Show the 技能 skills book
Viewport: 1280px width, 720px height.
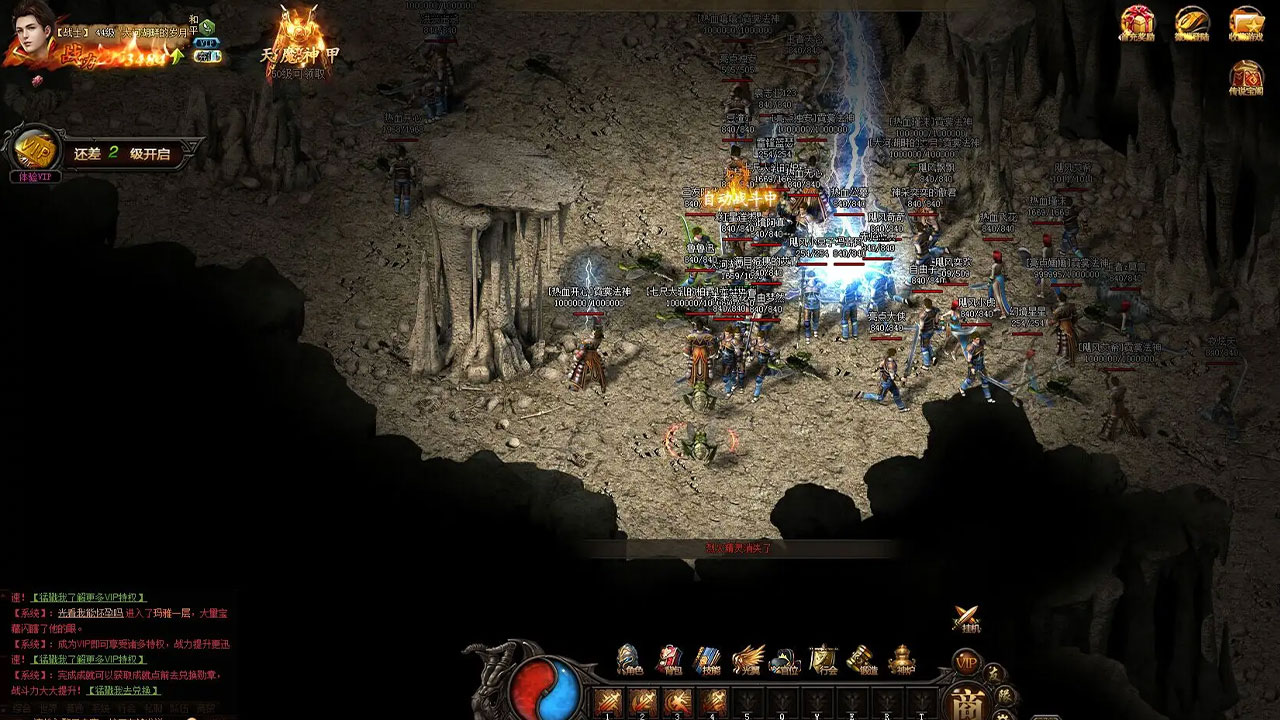(708, 661)
